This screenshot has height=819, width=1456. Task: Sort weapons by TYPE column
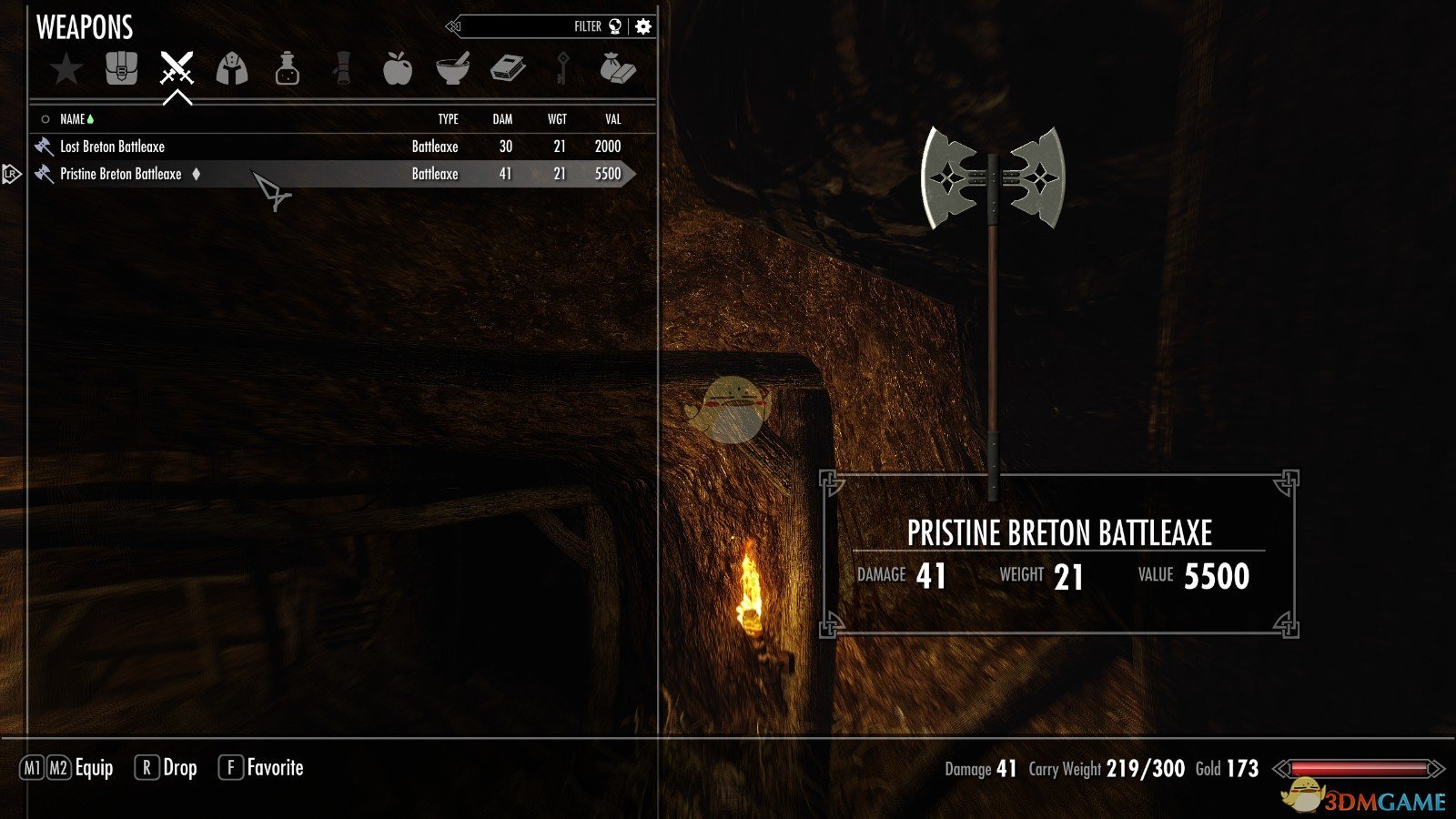click(448, 119)
